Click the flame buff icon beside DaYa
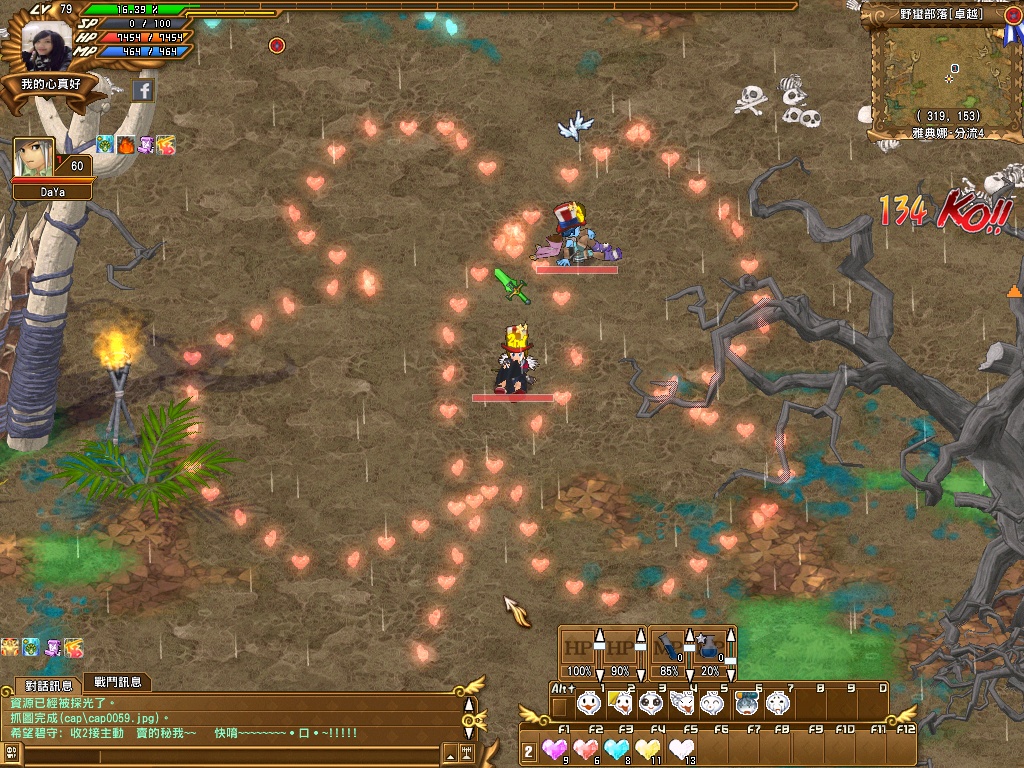Image resolution: width=1024 pixels, height=768 pixels. point(126,145)
